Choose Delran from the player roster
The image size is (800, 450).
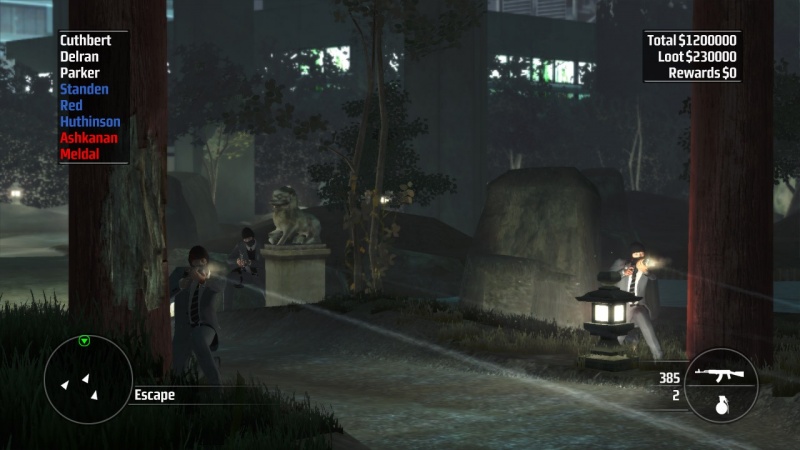[79, 56]
